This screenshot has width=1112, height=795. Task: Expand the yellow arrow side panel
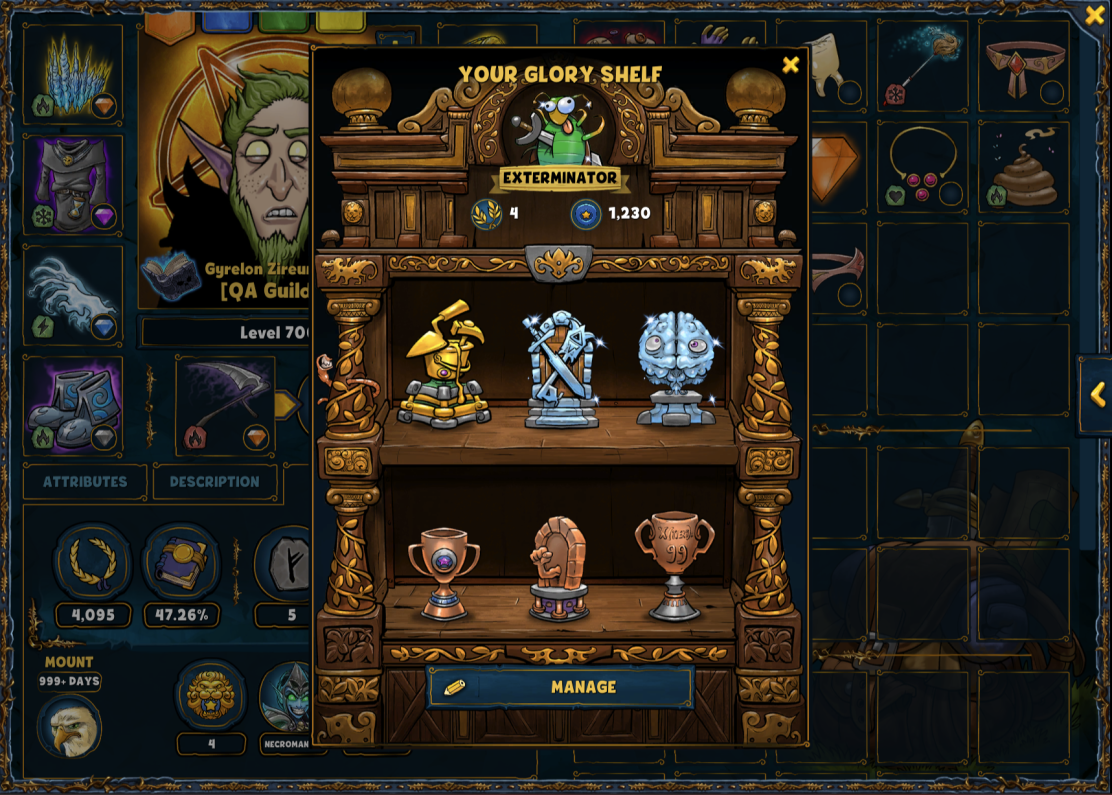[1096, 395]
